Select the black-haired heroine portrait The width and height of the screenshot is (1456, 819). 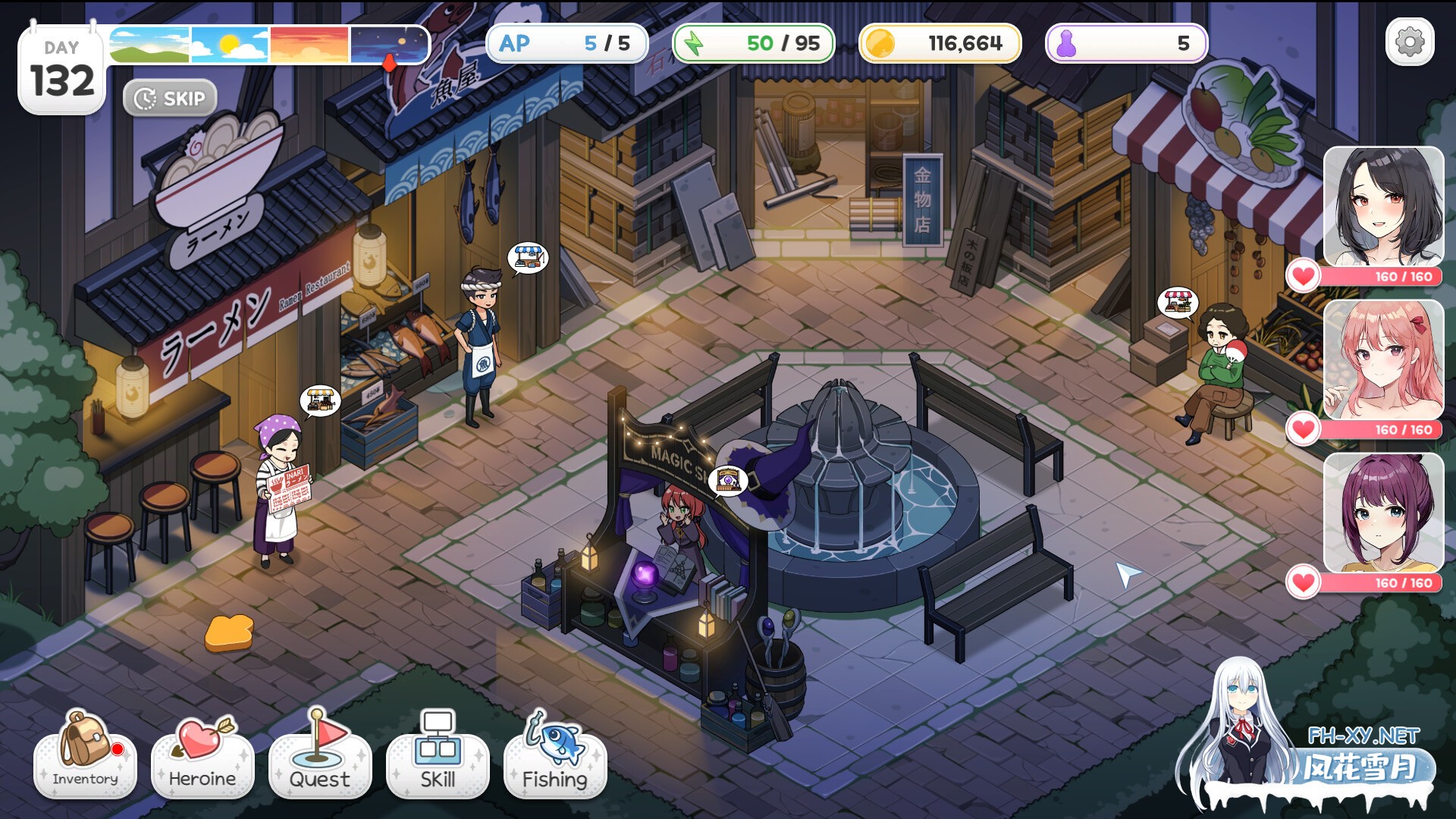click(1383, 206)
